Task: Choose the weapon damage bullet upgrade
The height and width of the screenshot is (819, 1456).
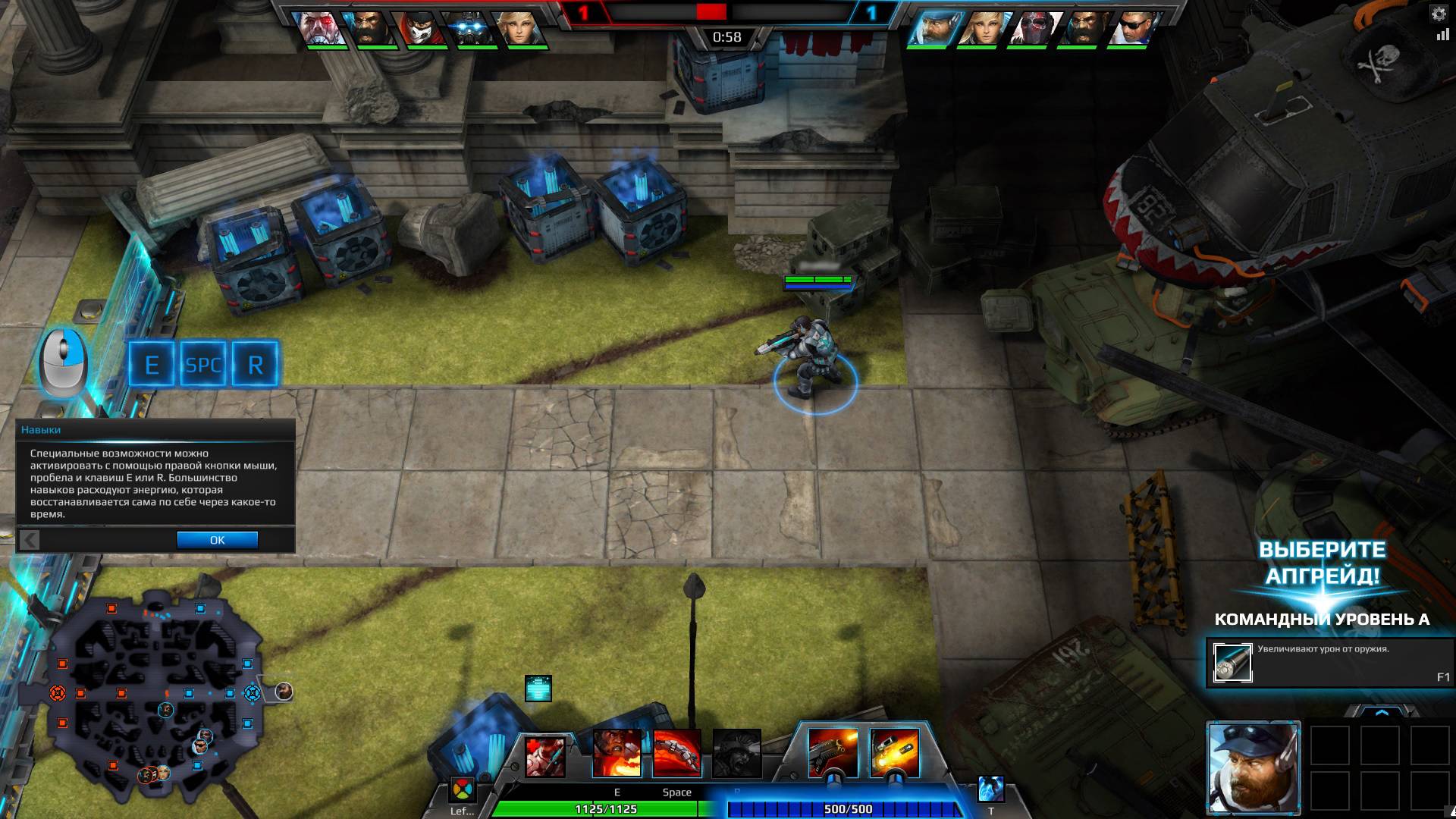Action: [1232, 663]
